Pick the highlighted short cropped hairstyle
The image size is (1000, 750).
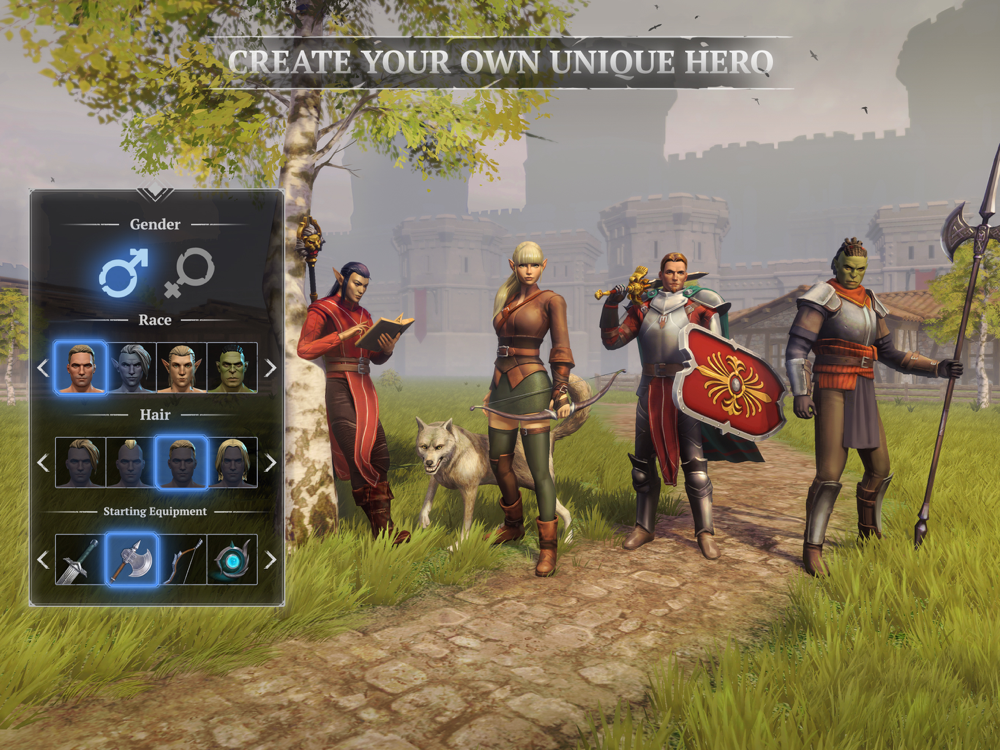[x=182, y=462]
